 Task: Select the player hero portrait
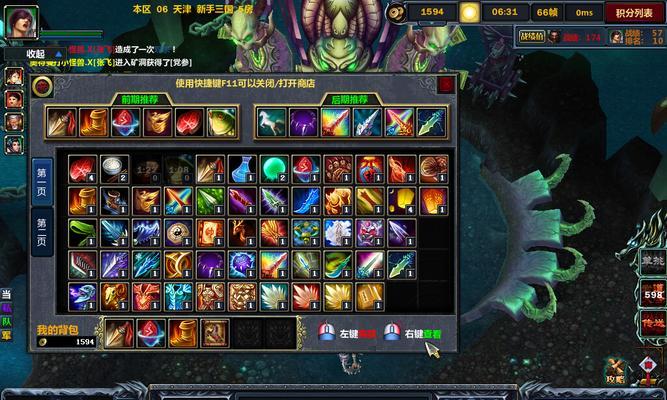[22, 22]
